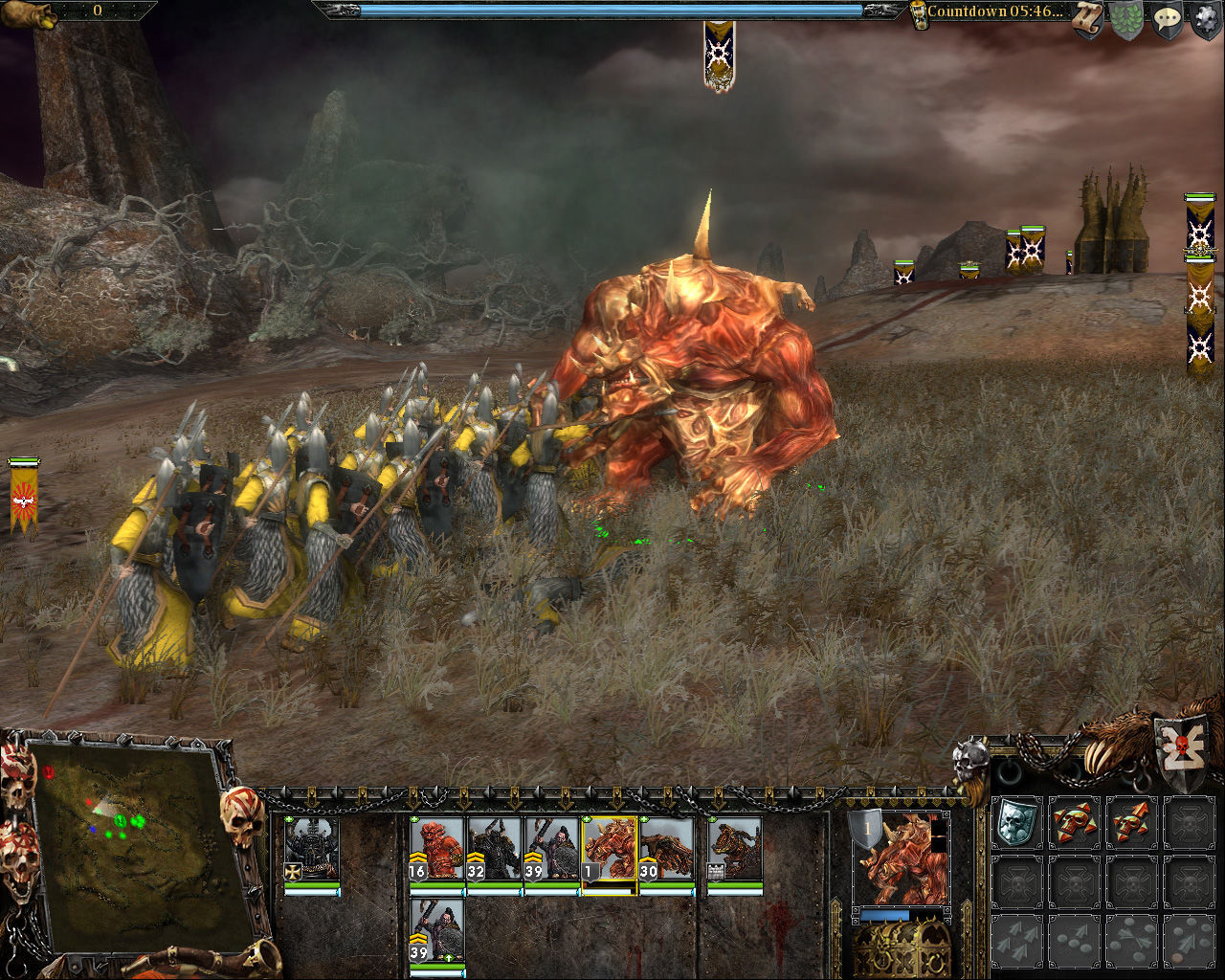Activate the chaos skull charge ability
This screenshot has height=980, width=1225.
tap(1073, 823)
